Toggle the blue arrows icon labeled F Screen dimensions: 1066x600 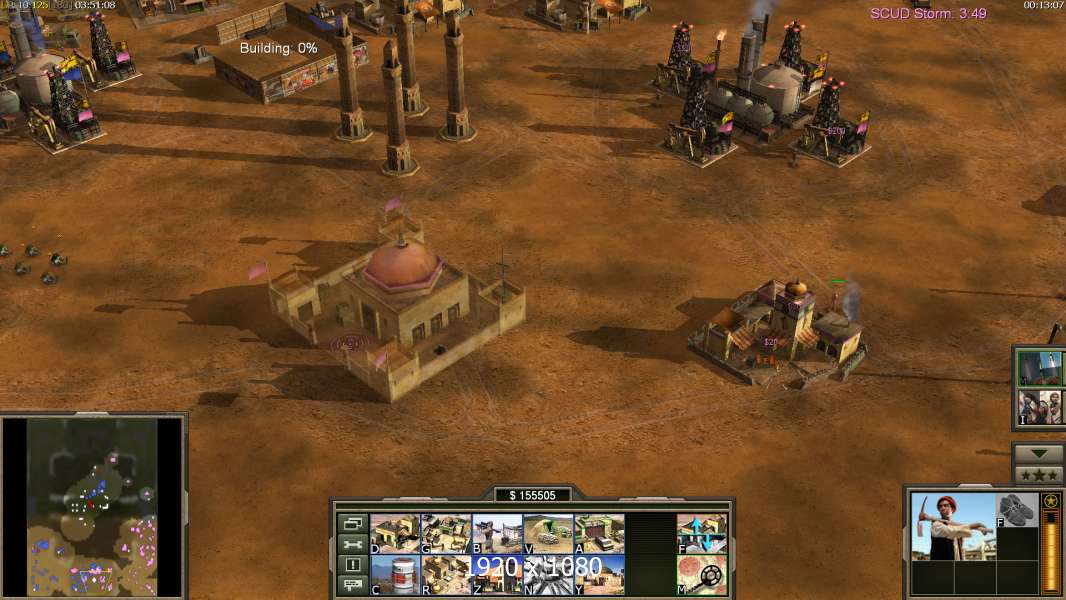[702, 533]
